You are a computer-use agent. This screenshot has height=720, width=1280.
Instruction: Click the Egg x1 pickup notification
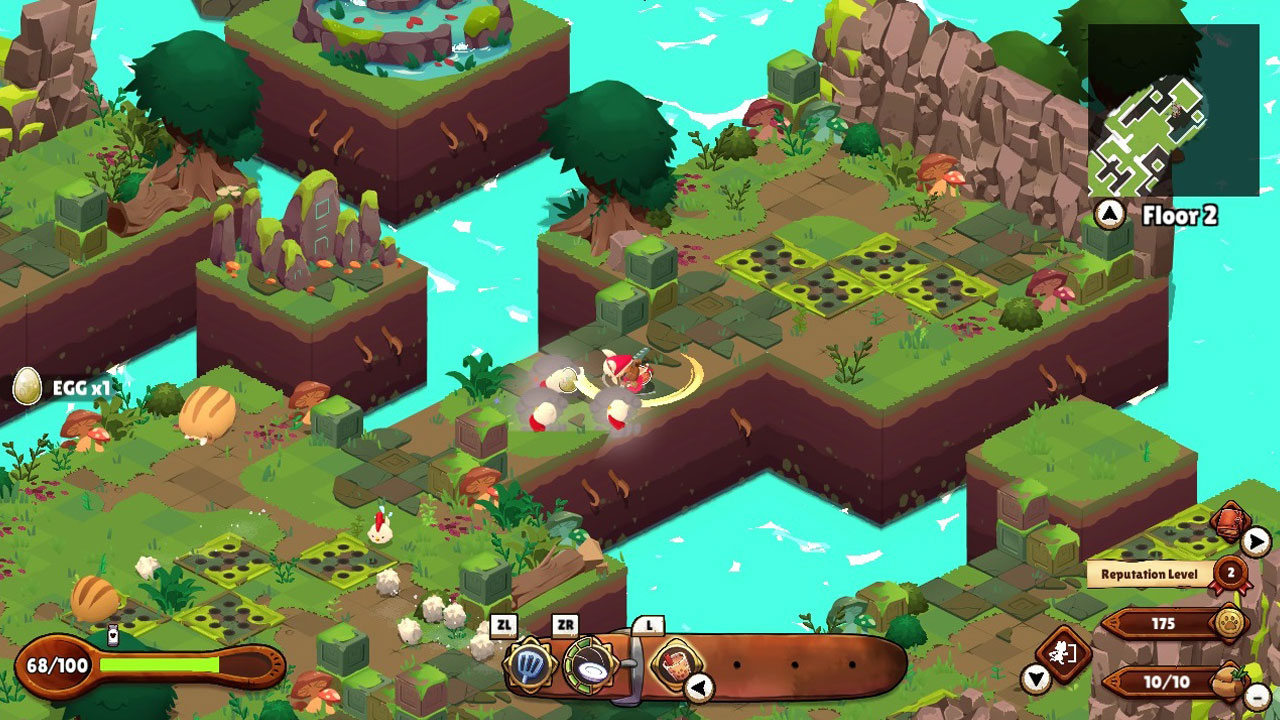(x=62, y=387)
